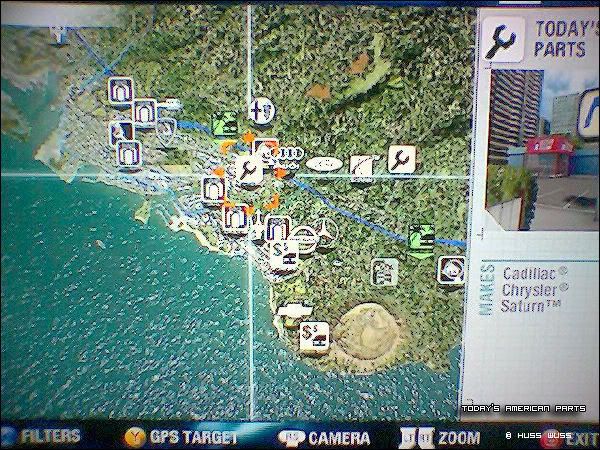Viewport: 600px width, 450px height.
Task: Click the airplane marker on the map
Action: (x=260, y=109)
